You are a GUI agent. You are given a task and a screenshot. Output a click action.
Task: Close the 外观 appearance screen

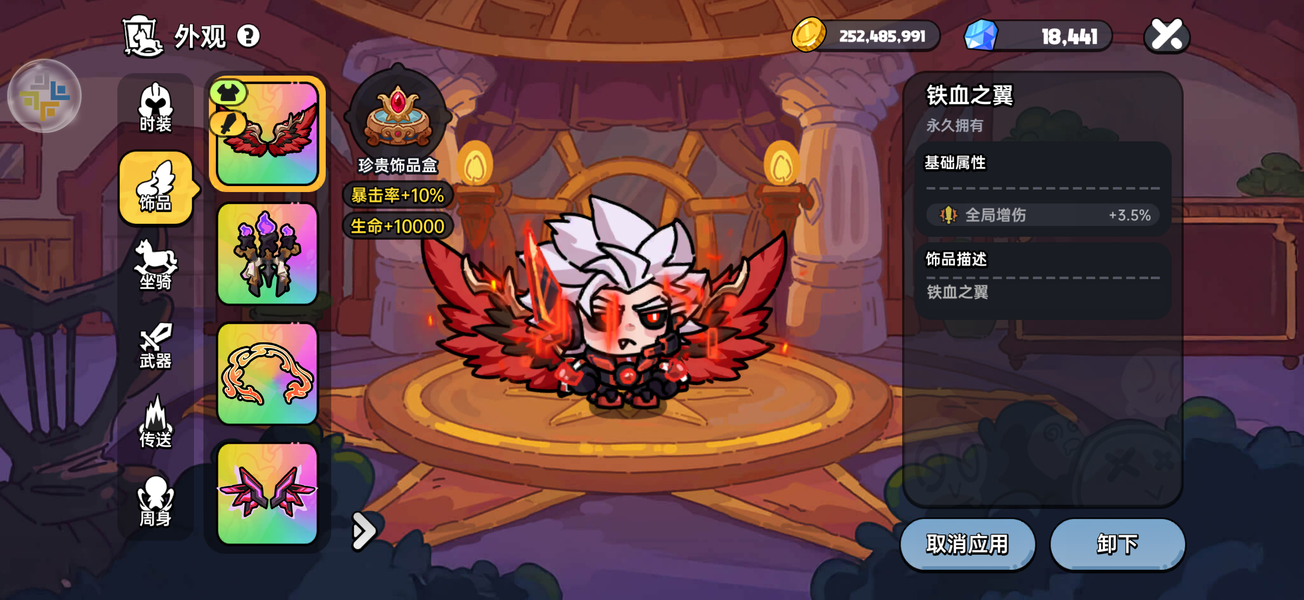pyautogui.click(x=1166, y=36)
